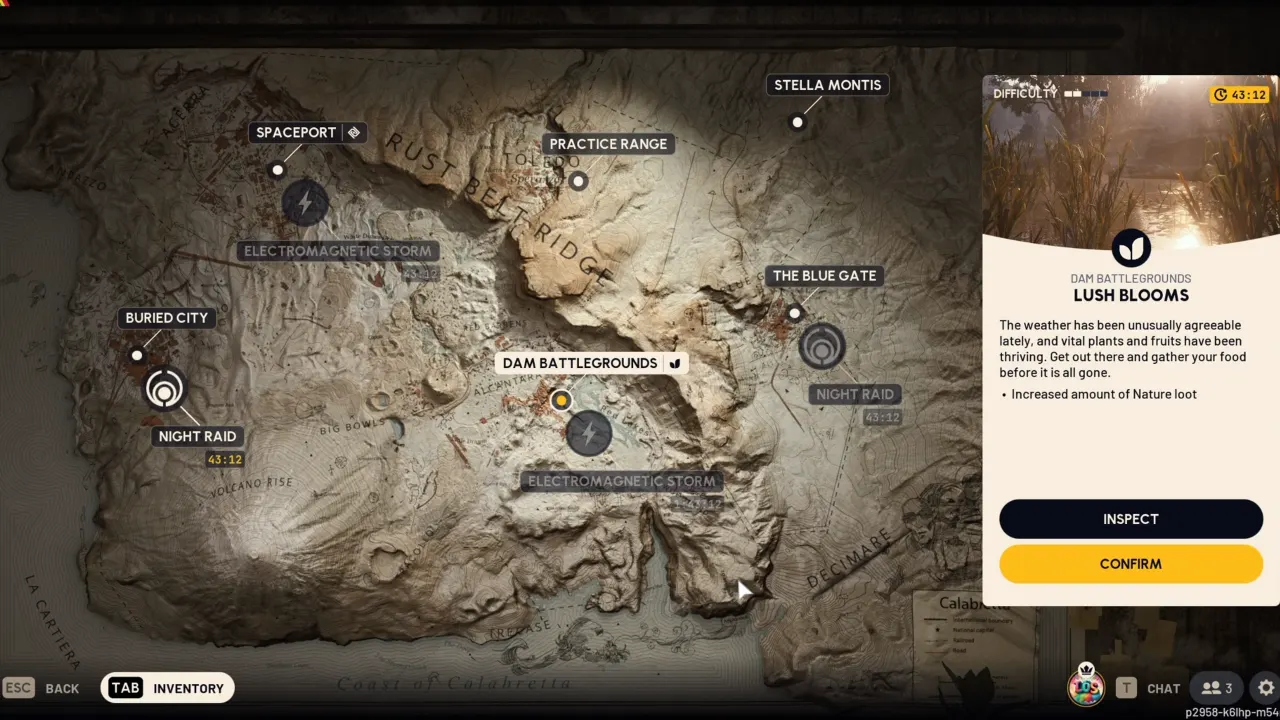1280x720 pixels.
Task: Select Spaceport's Electromagnetic Storm event icon
Action: pos(305,203)
